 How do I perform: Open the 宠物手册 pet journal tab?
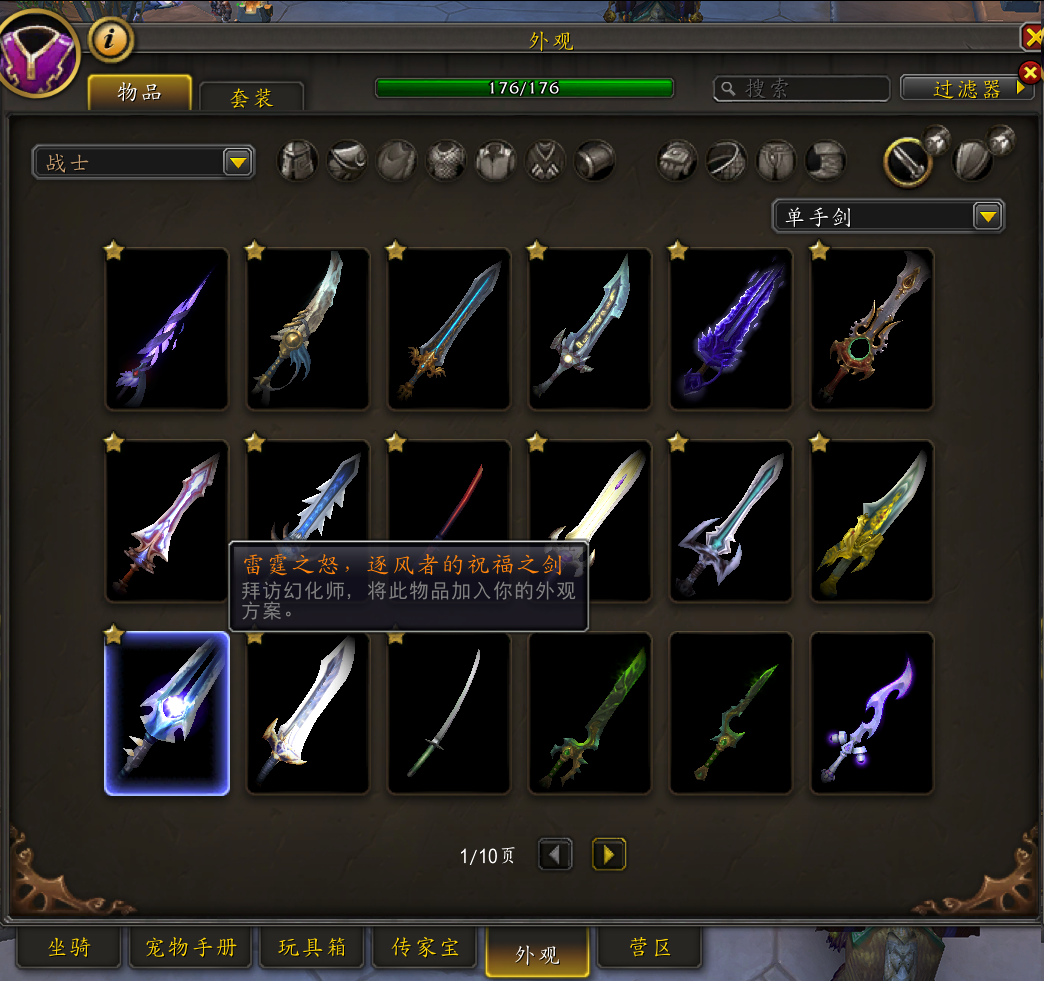point(191,948)
